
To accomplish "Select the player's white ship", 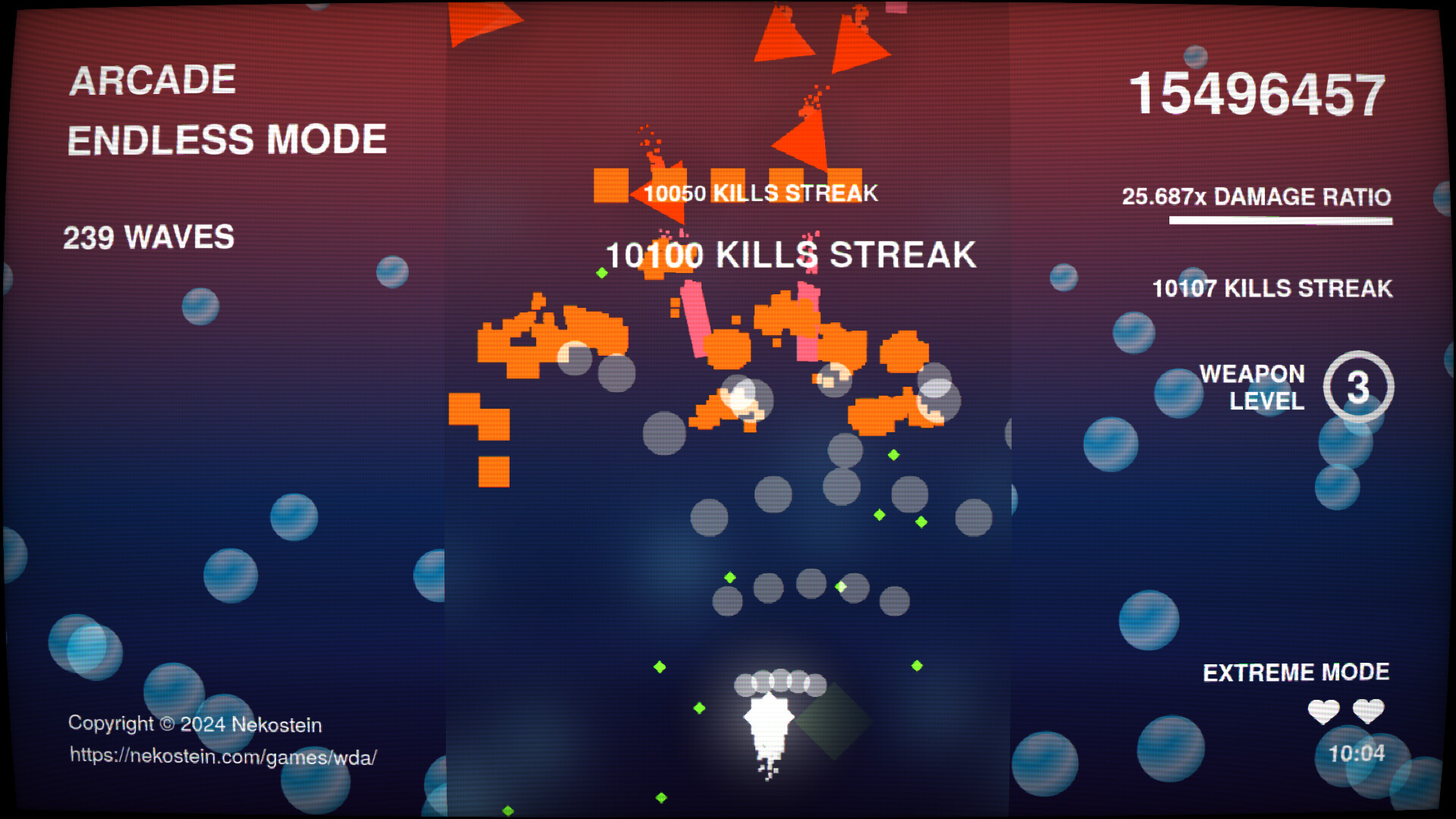I will [x=770, y=720].
